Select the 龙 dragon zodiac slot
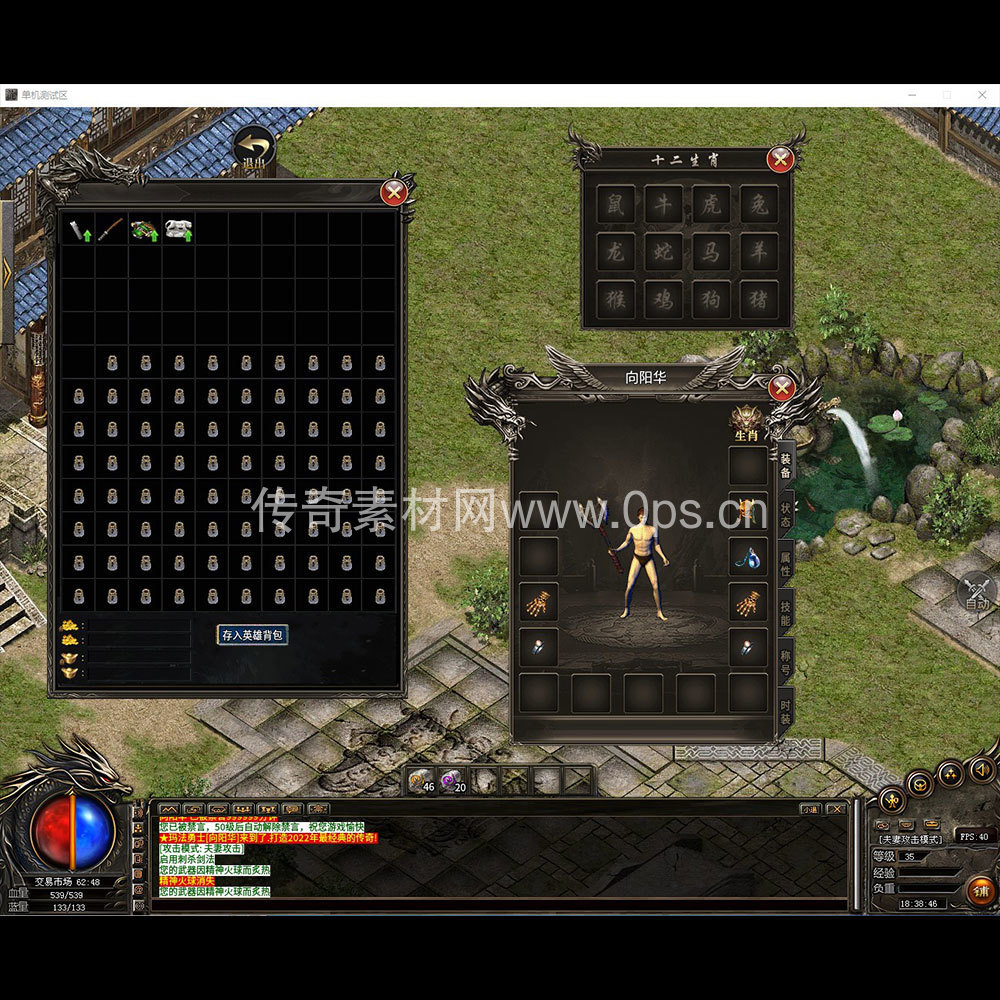1000x1000 pixels. [615, 251]
